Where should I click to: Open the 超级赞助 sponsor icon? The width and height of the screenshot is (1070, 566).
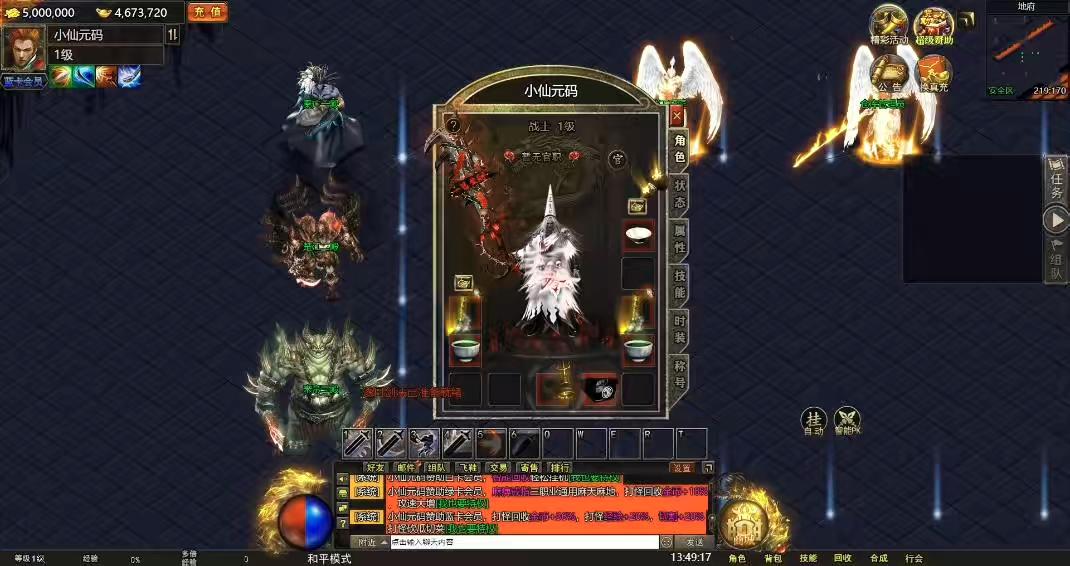pyautogui.click(x=934, y=26)
